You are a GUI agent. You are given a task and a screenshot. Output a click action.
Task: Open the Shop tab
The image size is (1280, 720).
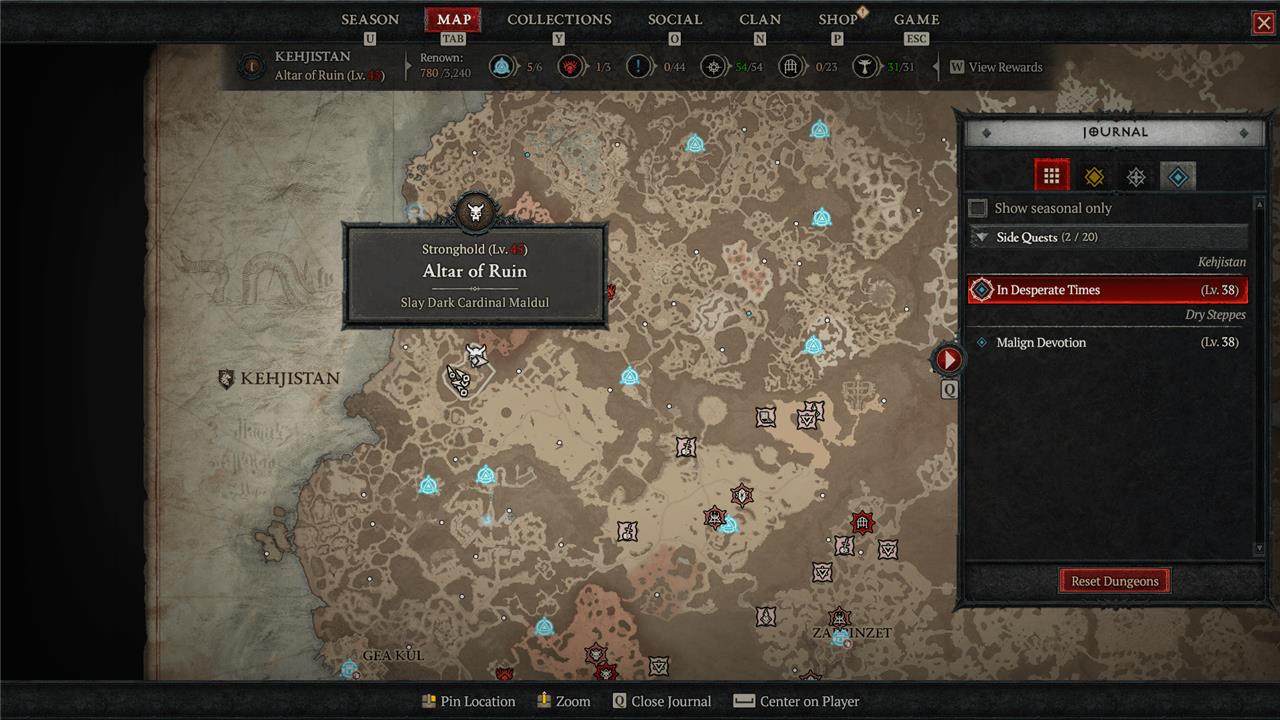(838, 20)
